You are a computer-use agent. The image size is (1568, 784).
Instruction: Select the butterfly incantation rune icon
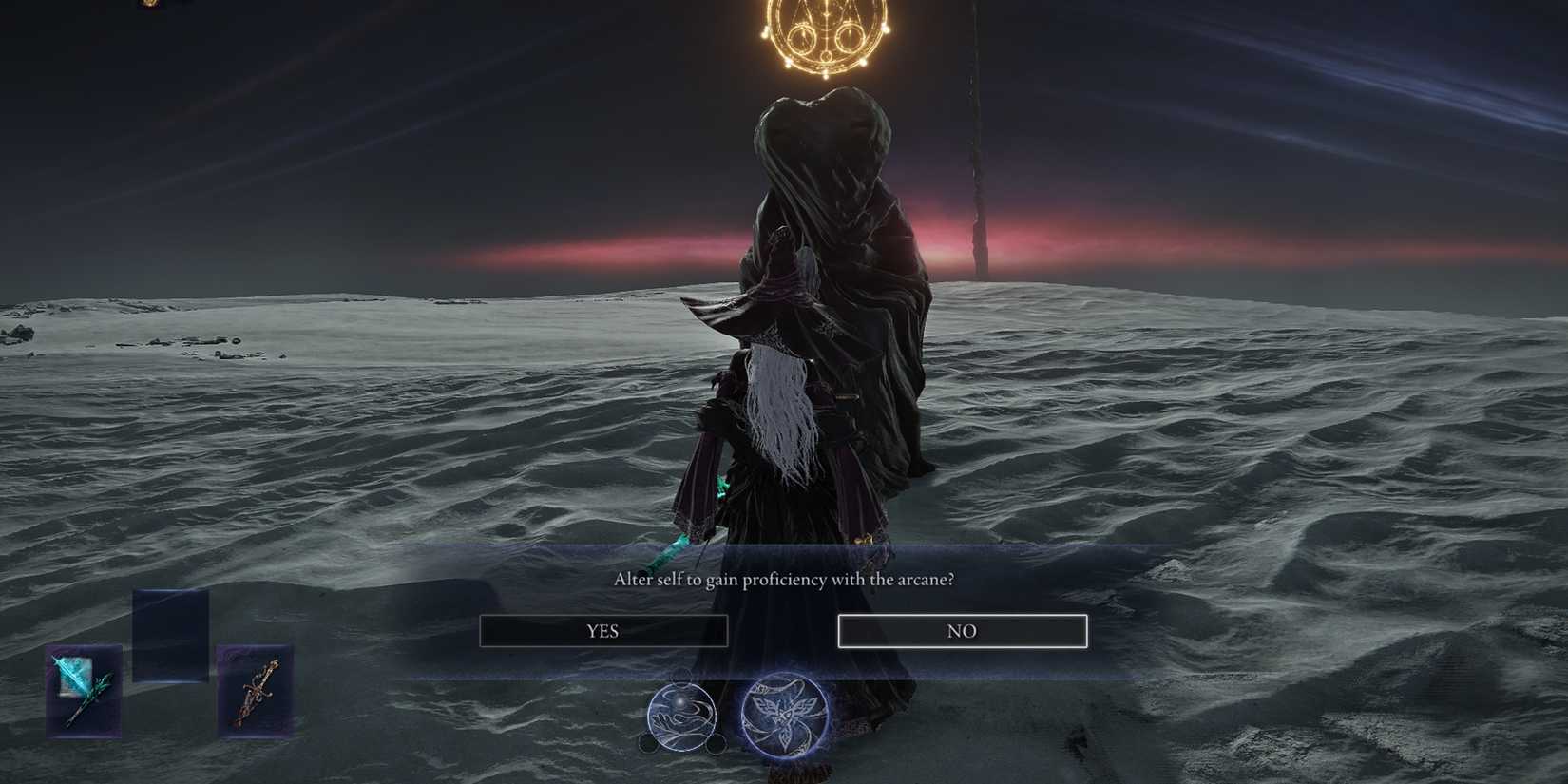pyautogui.click(x=785, y=717)
